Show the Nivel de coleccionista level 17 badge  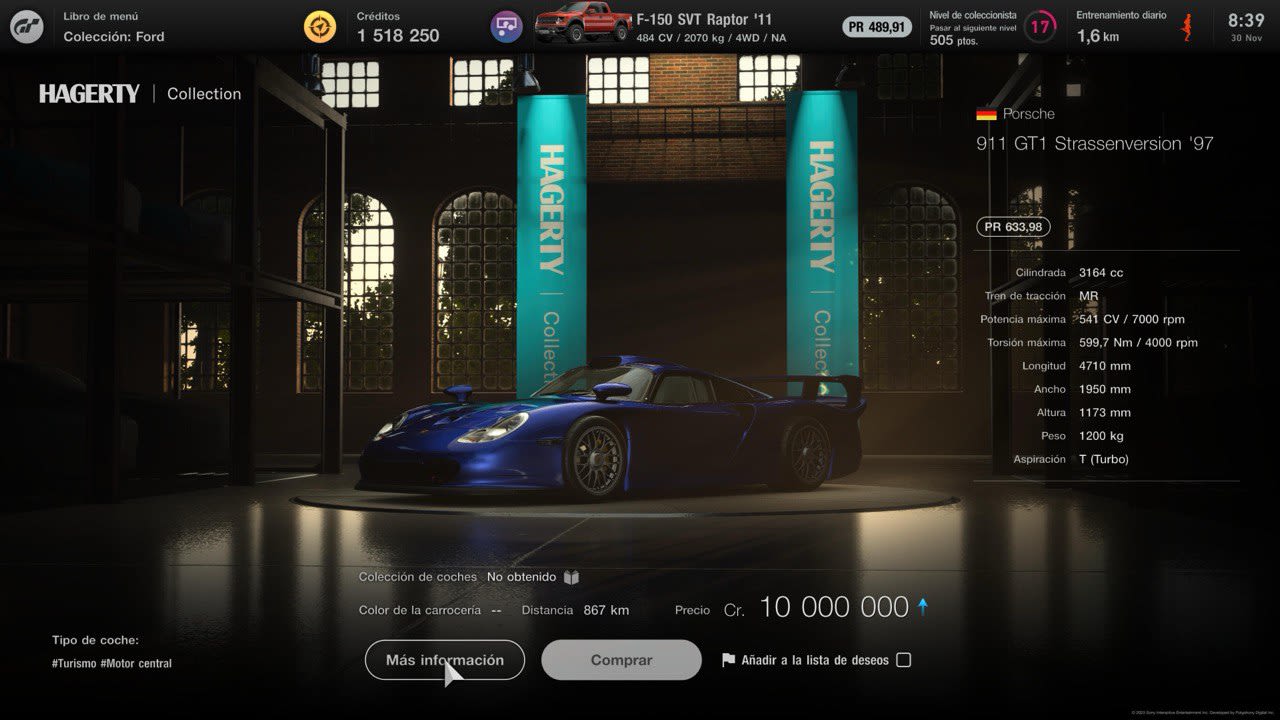(1040, 27)
